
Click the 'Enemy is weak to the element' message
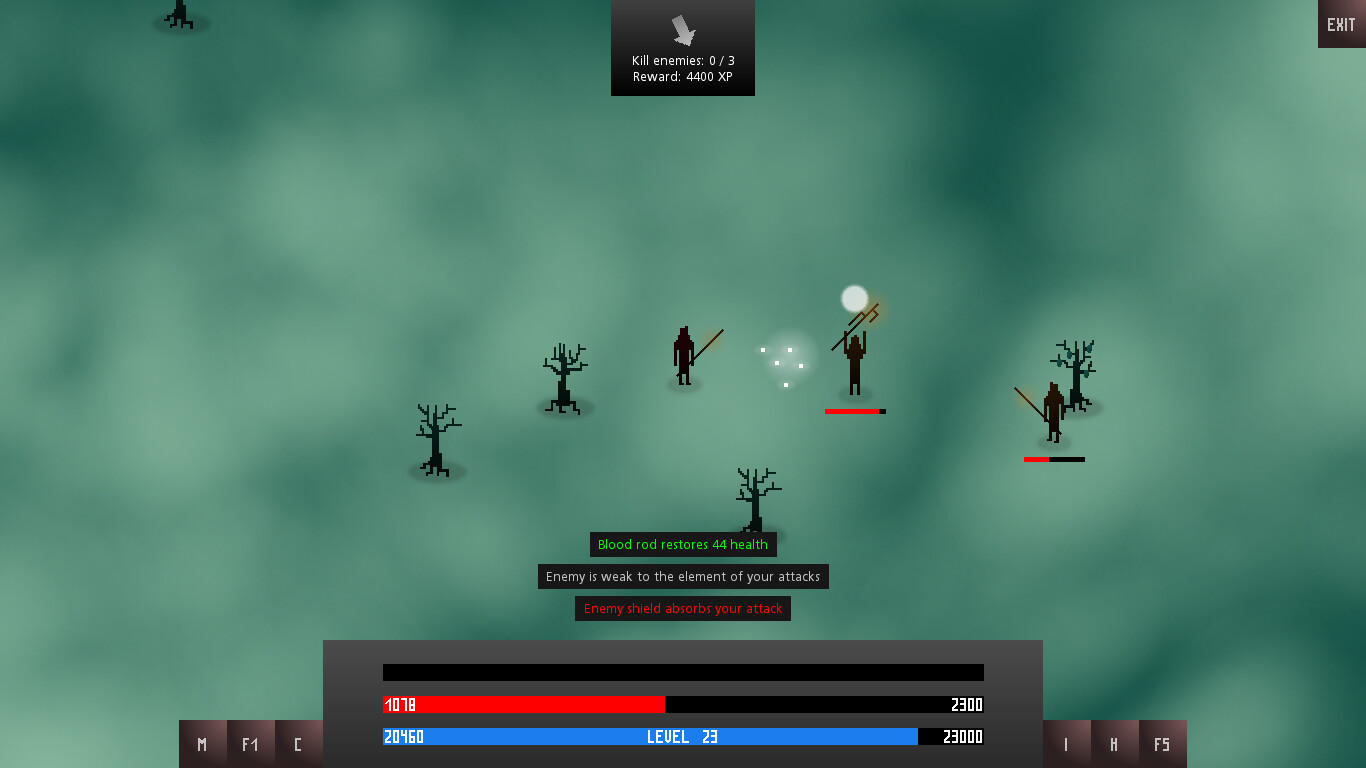pyautogui.click(x=683, y=576)
